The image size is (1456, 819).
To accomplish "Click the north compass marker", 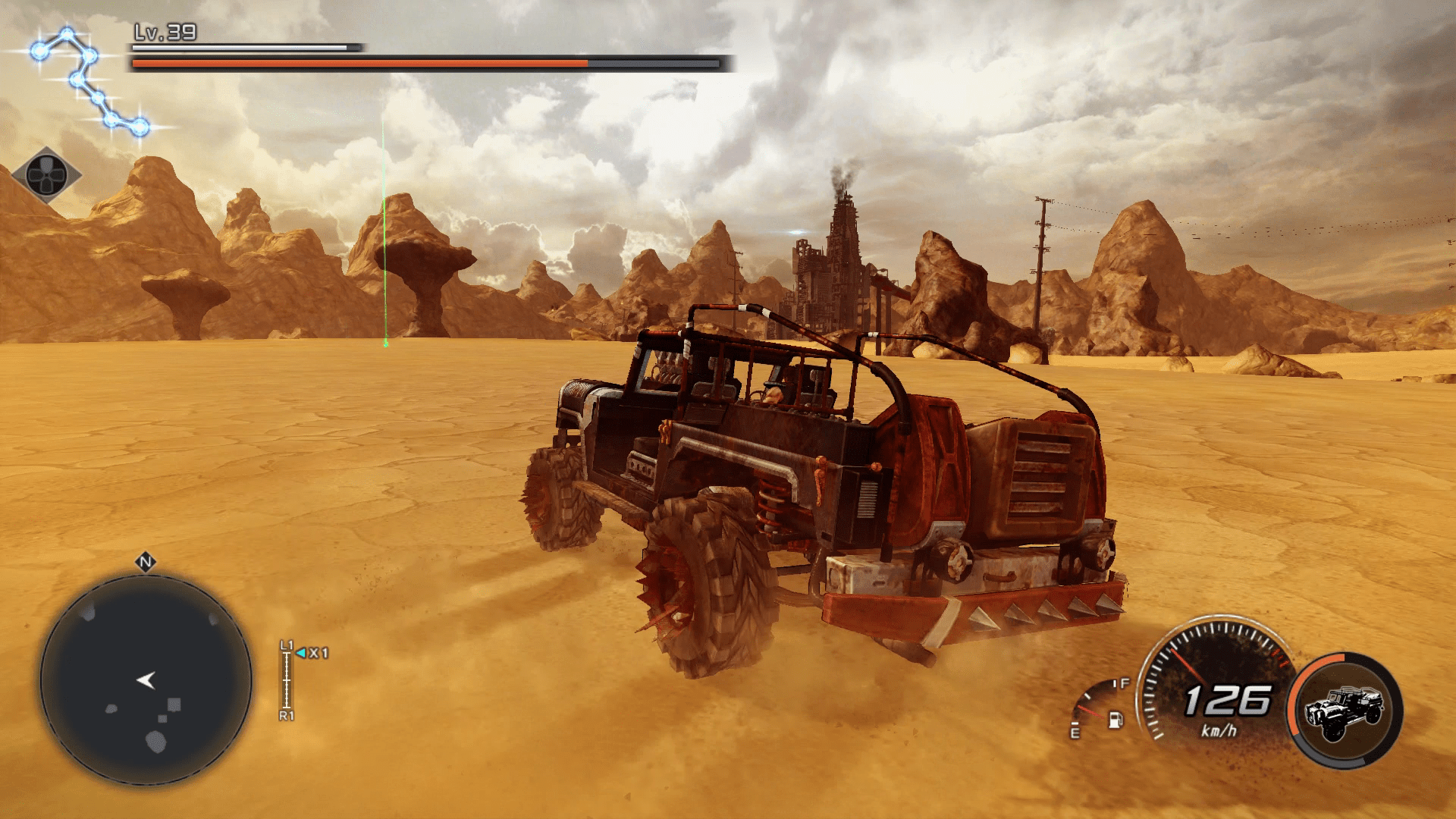I will (146, 563).
